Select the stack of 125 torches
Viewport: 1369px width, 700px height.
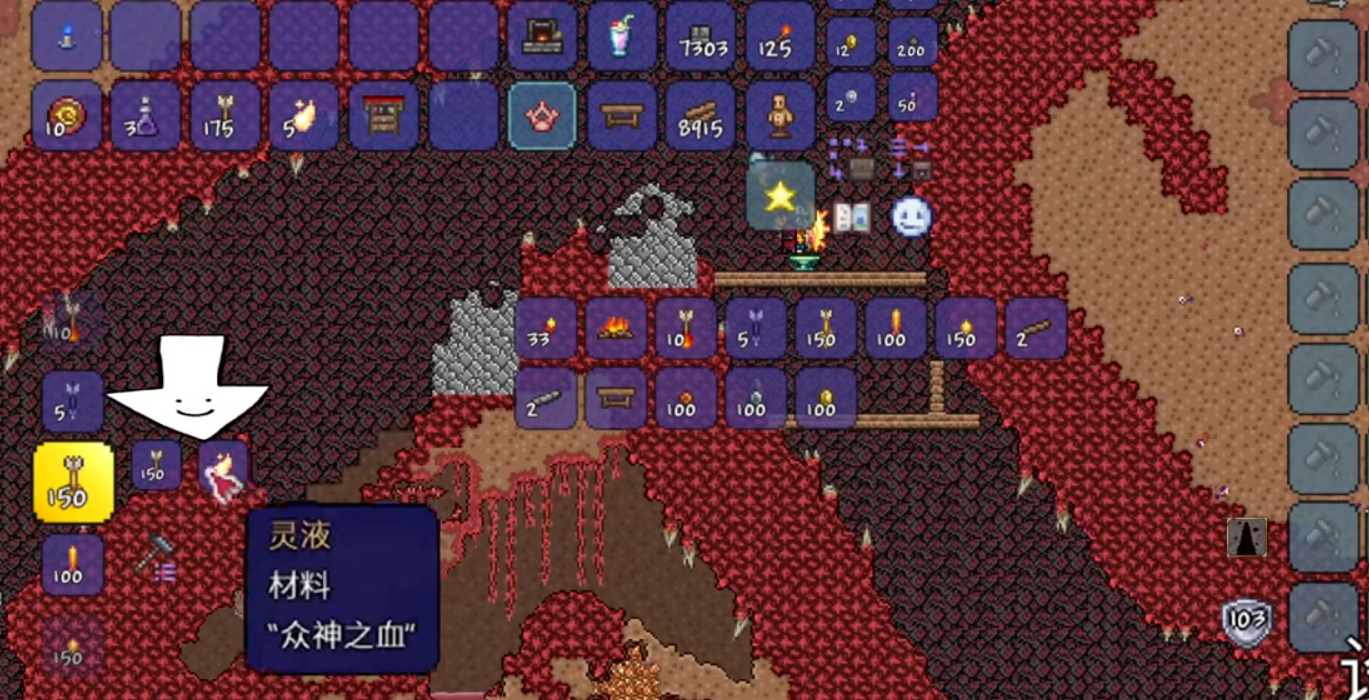click(x=780, y=37)
